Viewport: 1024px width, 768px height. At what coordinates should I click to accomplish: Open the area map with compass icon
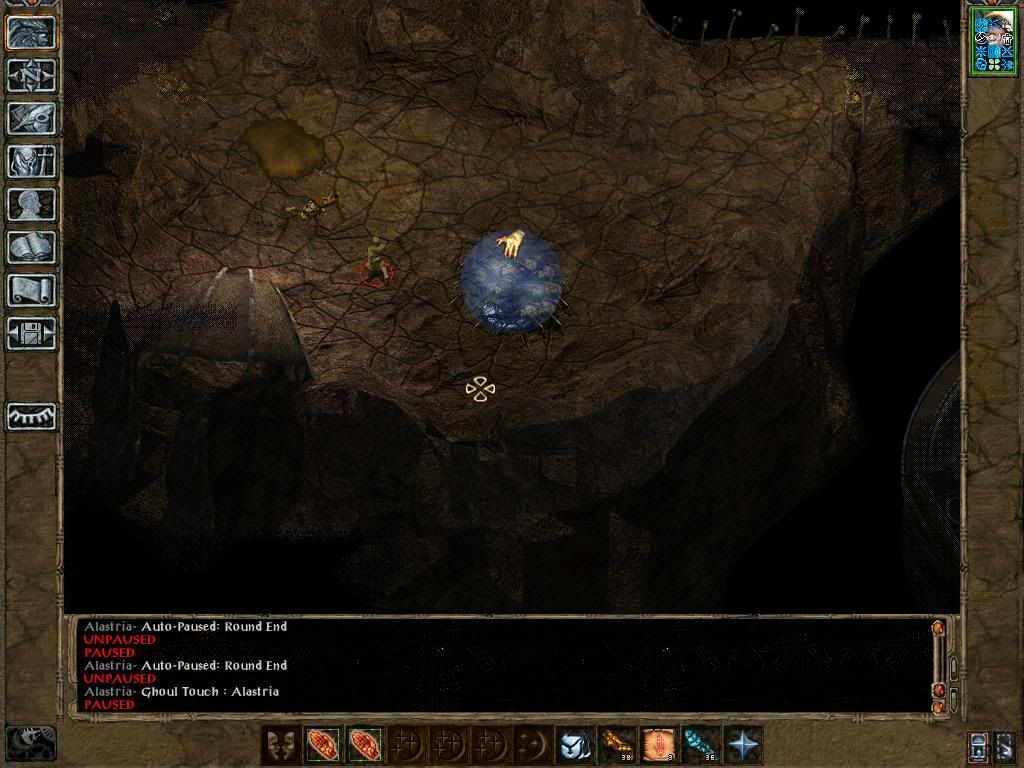point(32,74)
